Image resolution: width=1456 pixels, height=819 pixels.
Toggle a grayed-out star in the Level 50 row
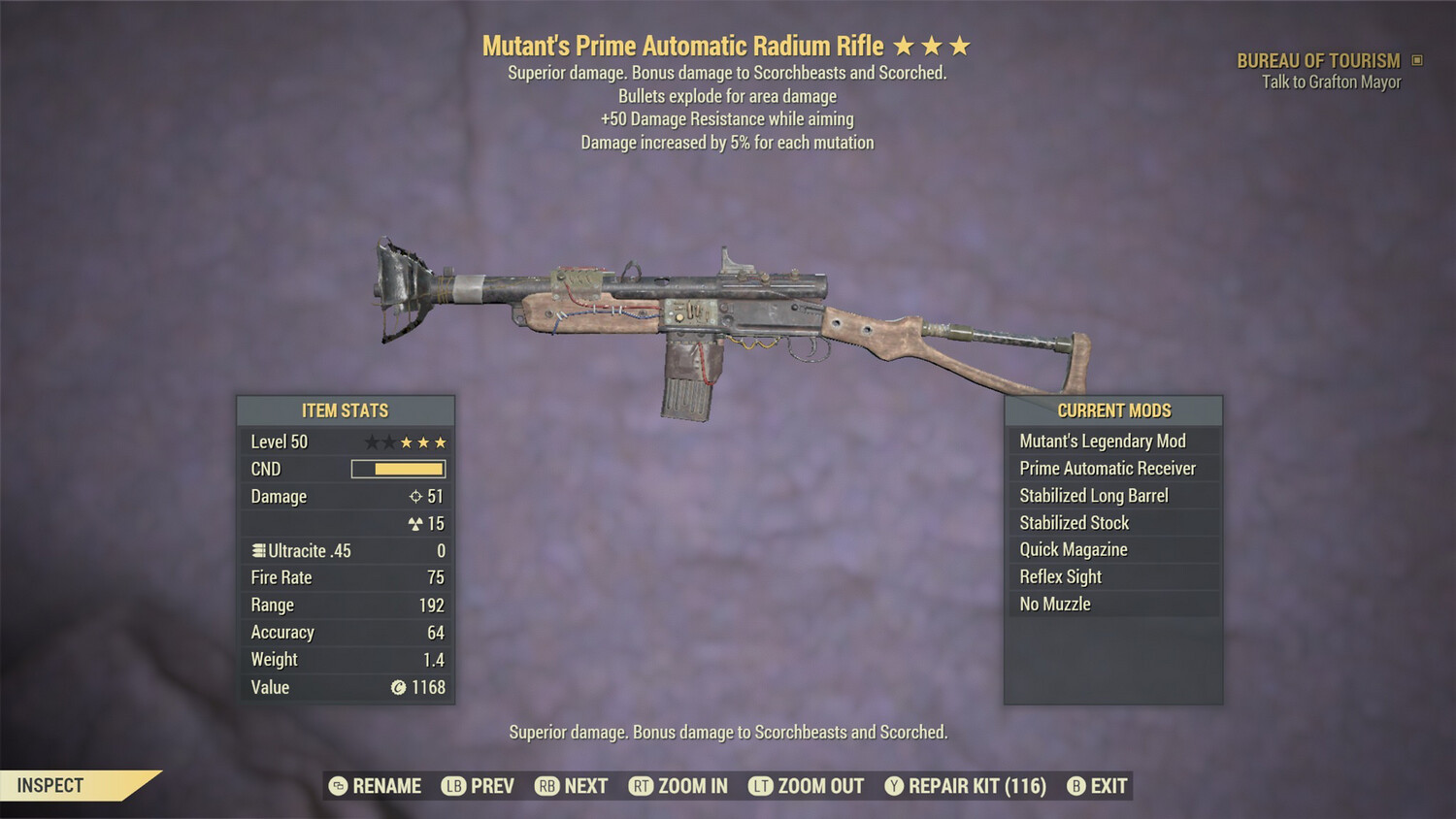tap(371, 442)
